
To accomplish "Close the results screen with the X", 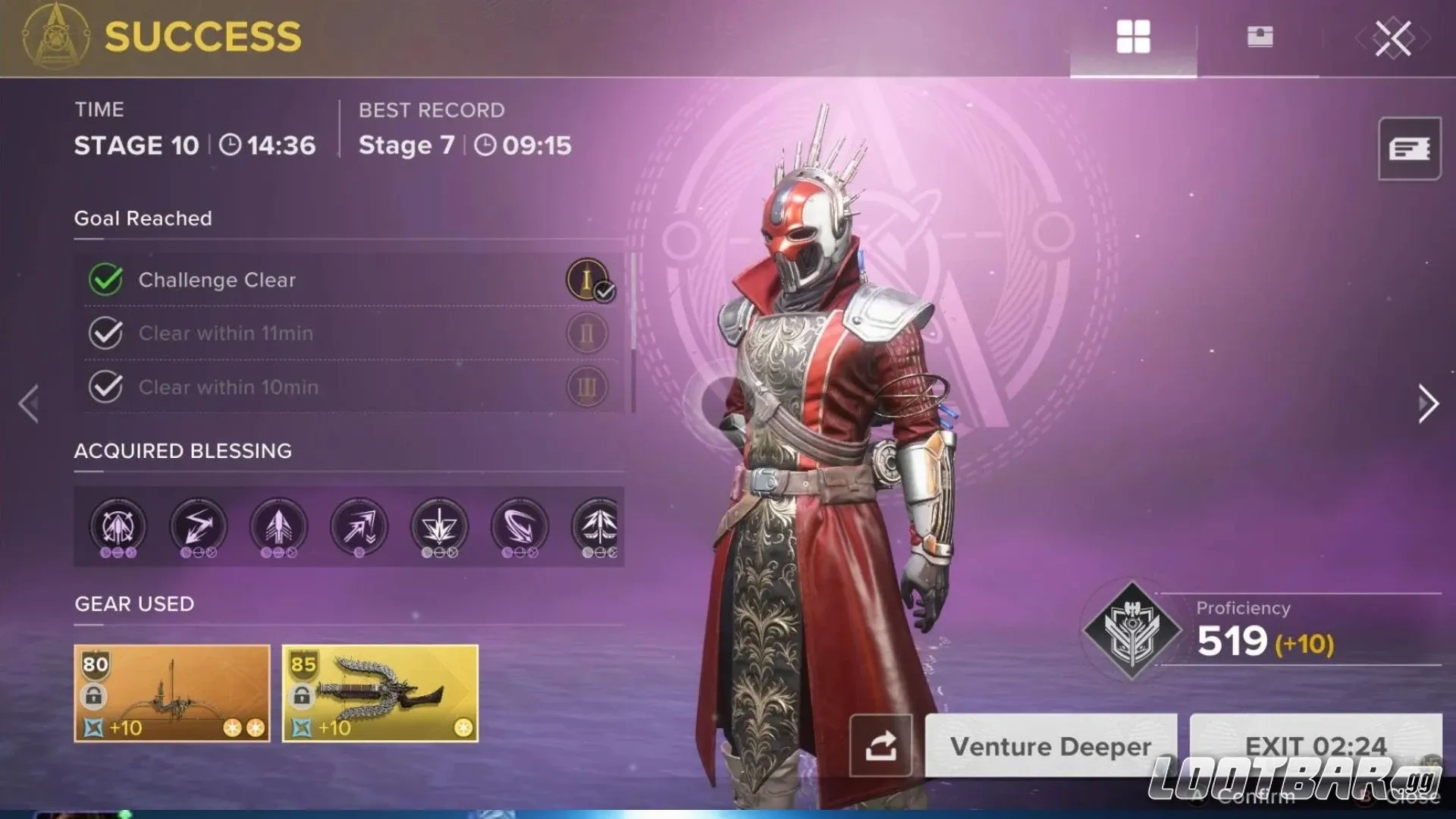I will click(1393, 38).
